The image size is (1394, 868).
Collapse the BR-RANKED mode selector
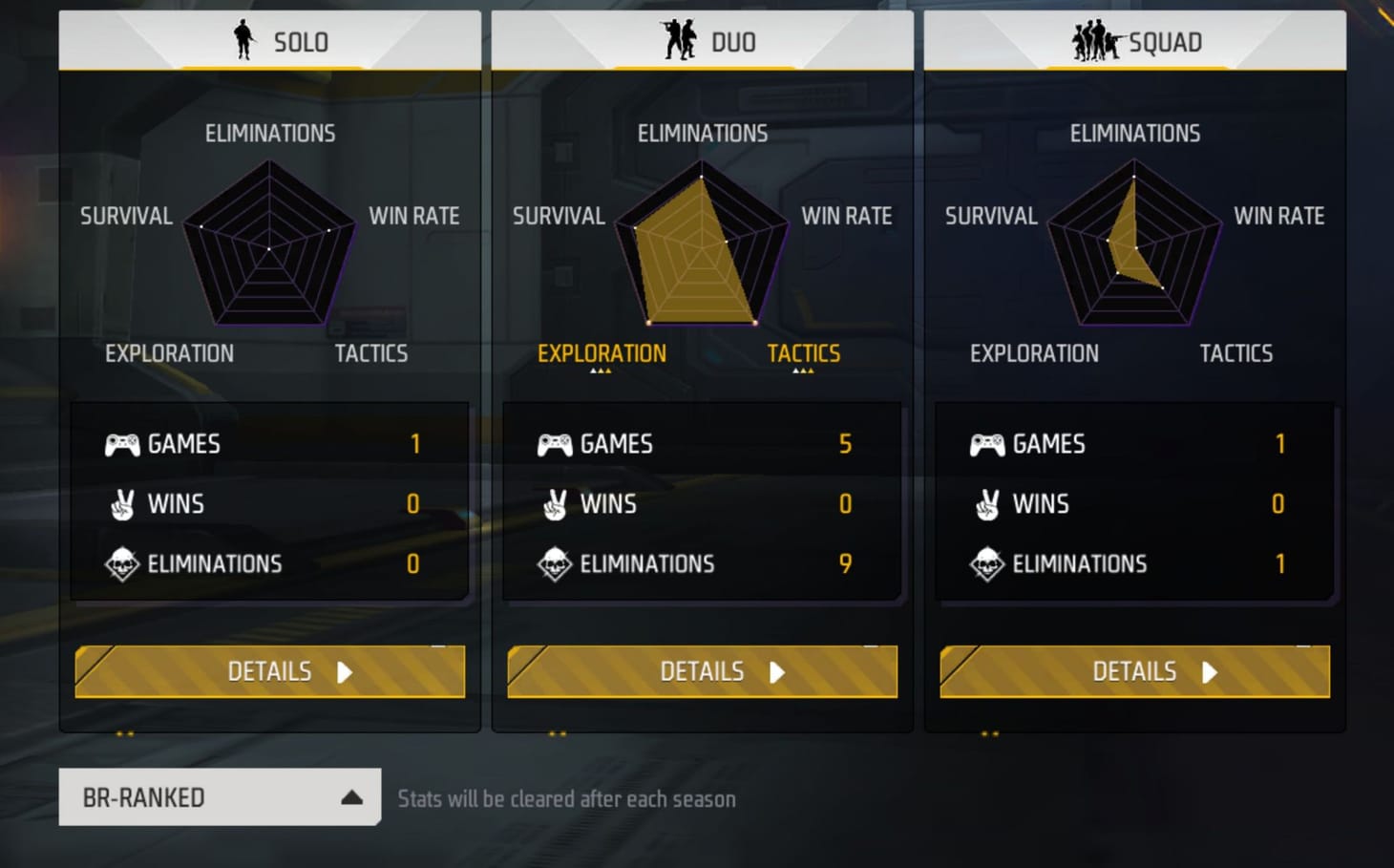[x=351, y=796]
